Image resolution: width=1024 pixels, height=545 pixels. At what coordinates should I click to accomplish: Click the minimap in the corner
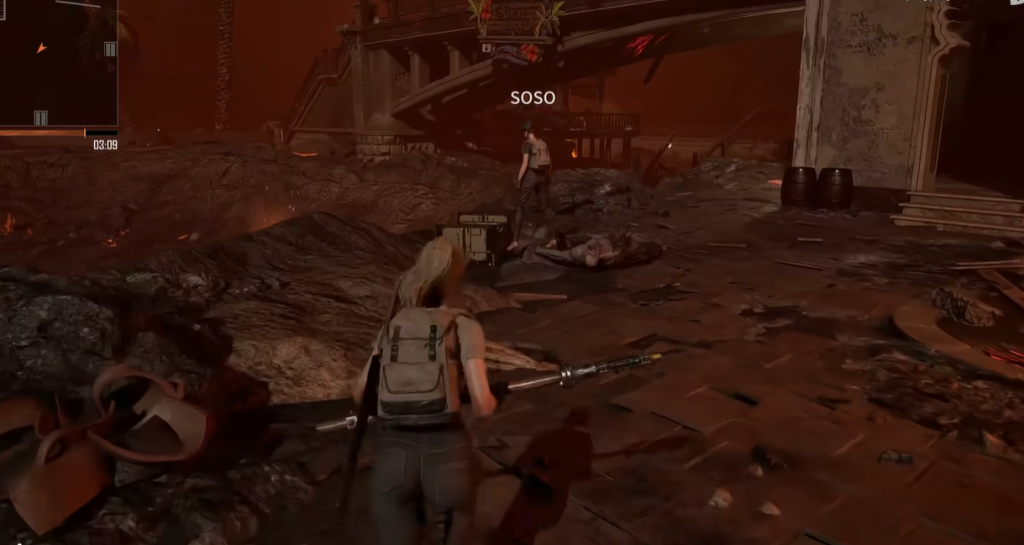click(x=58, y=62)
